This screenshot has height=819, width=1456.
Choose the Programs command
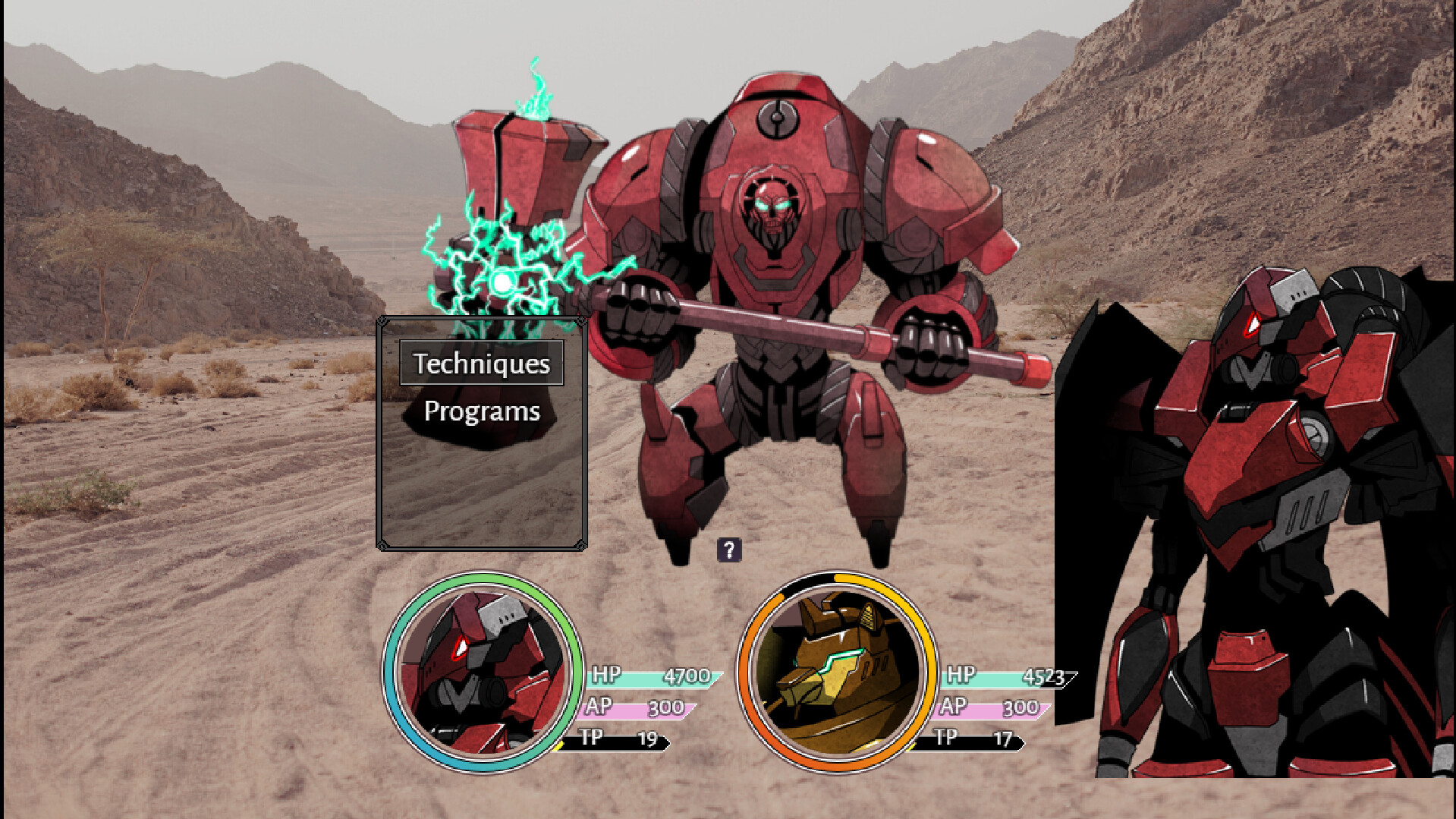482,411
